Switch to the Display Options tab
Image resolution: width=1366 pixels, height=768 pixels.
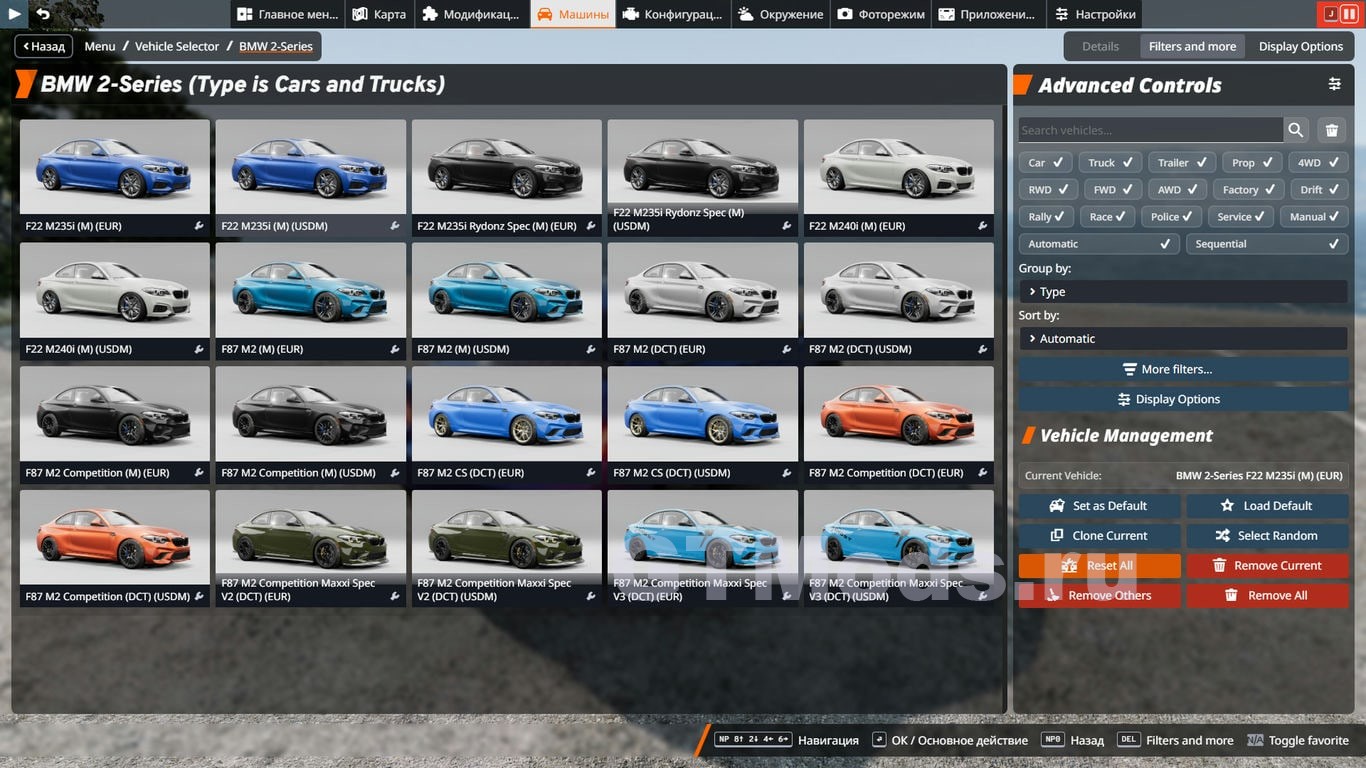1300,46
